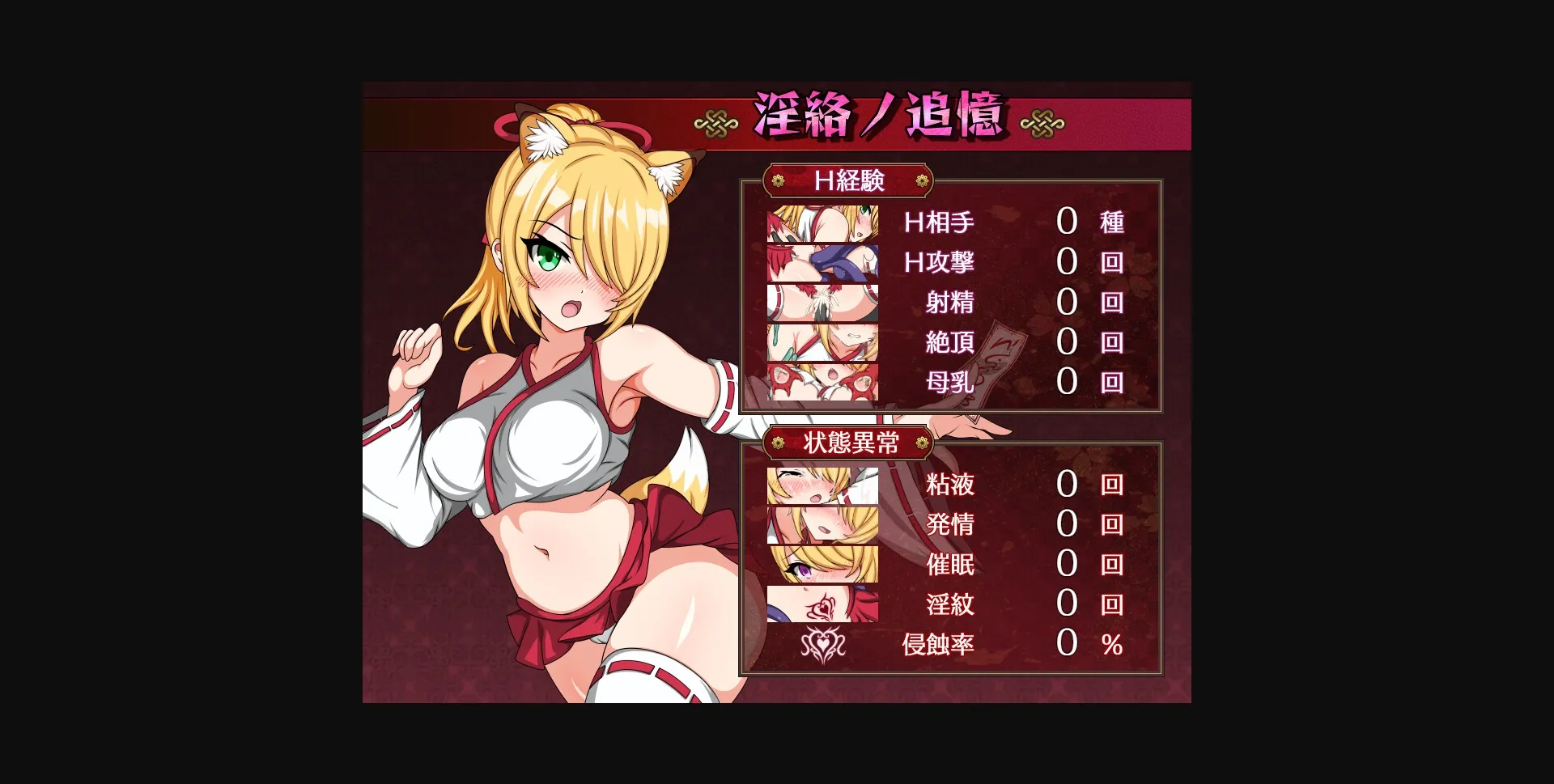This screenshot has width=1554, height=784.
Task: Click the rosette icon left of H経験
Action: pyautogui.click(x=779, y=181)
